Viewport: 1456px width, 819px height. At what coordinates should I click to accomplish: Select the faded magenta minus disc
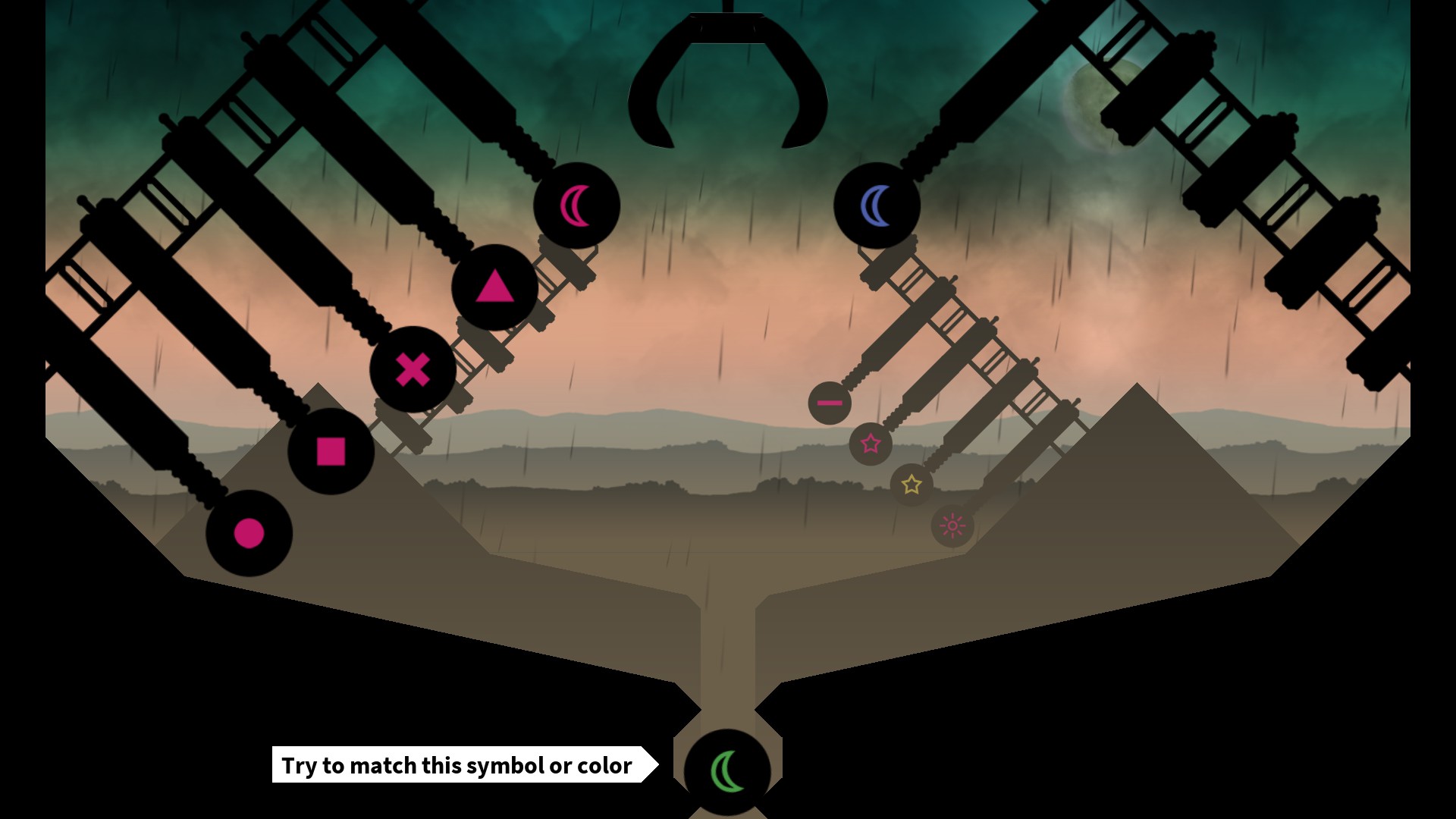[830, 403]
